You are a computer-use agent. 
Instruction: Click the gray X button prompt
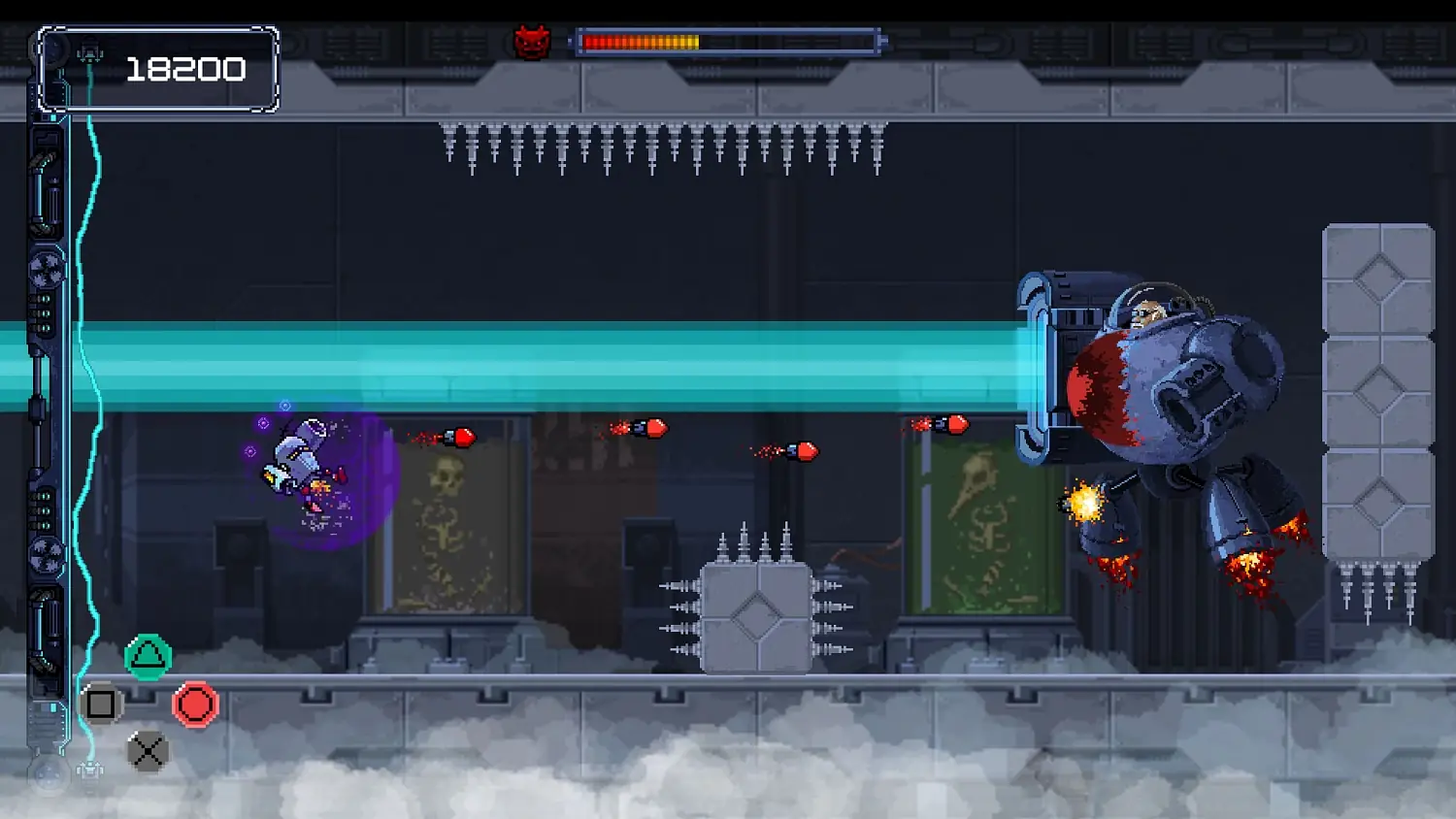(x=148, y=750)
